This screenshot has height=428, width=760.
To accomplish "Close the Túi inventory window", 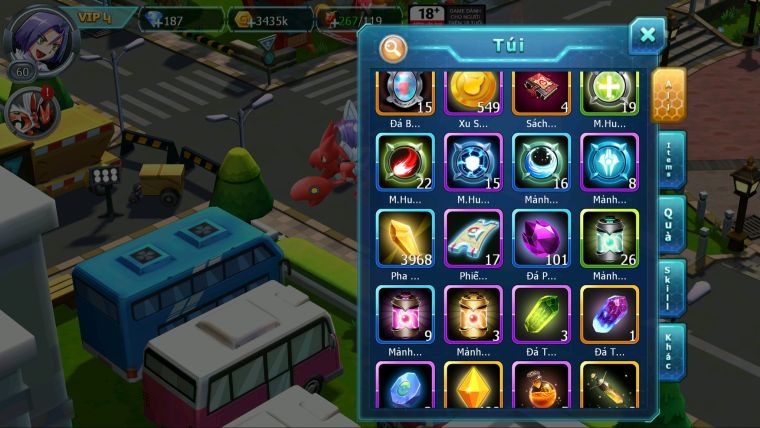I will coord(647,36).
